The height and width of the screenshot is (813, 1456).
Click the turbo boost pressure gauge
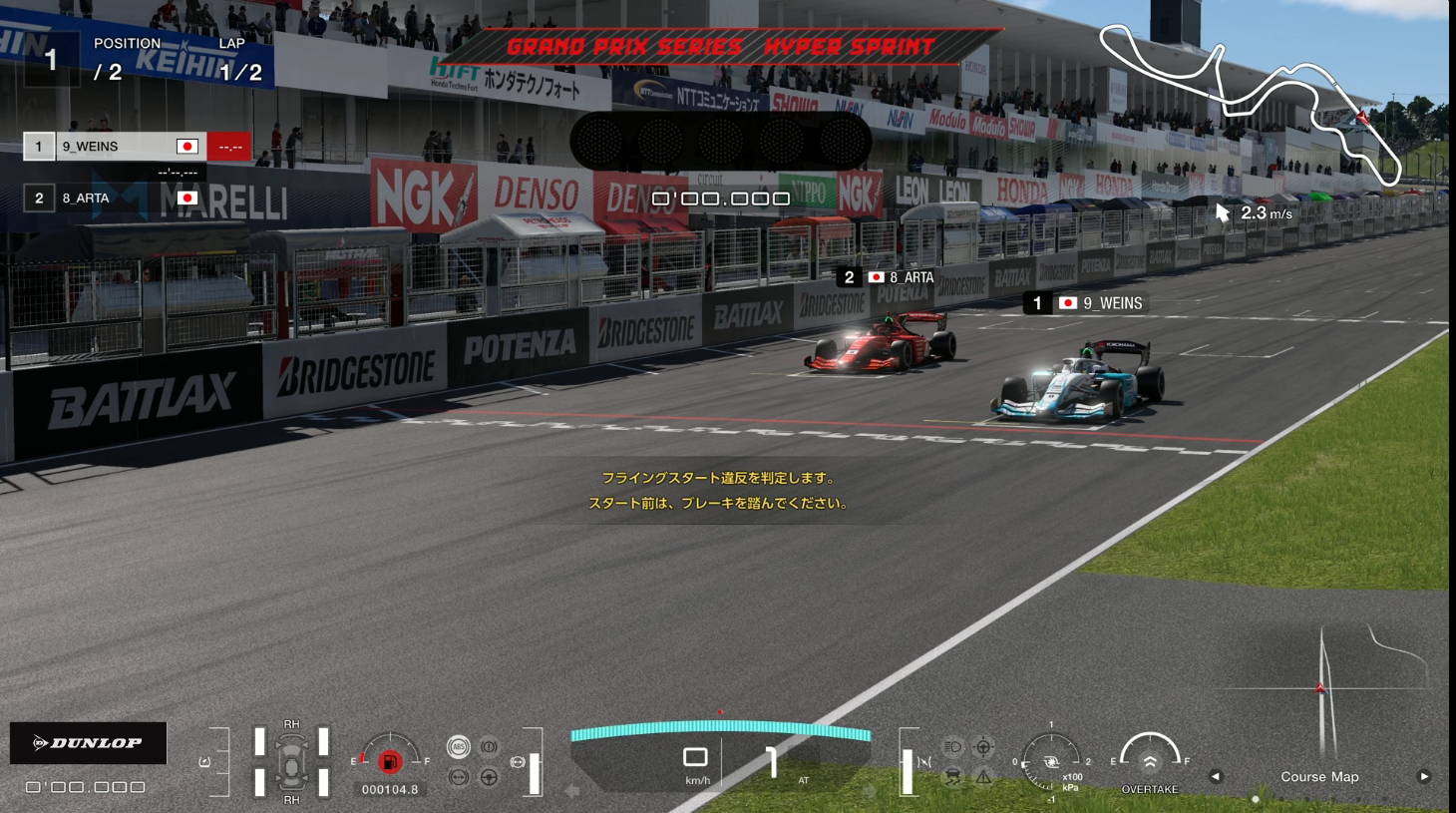tap(1051, 762)
